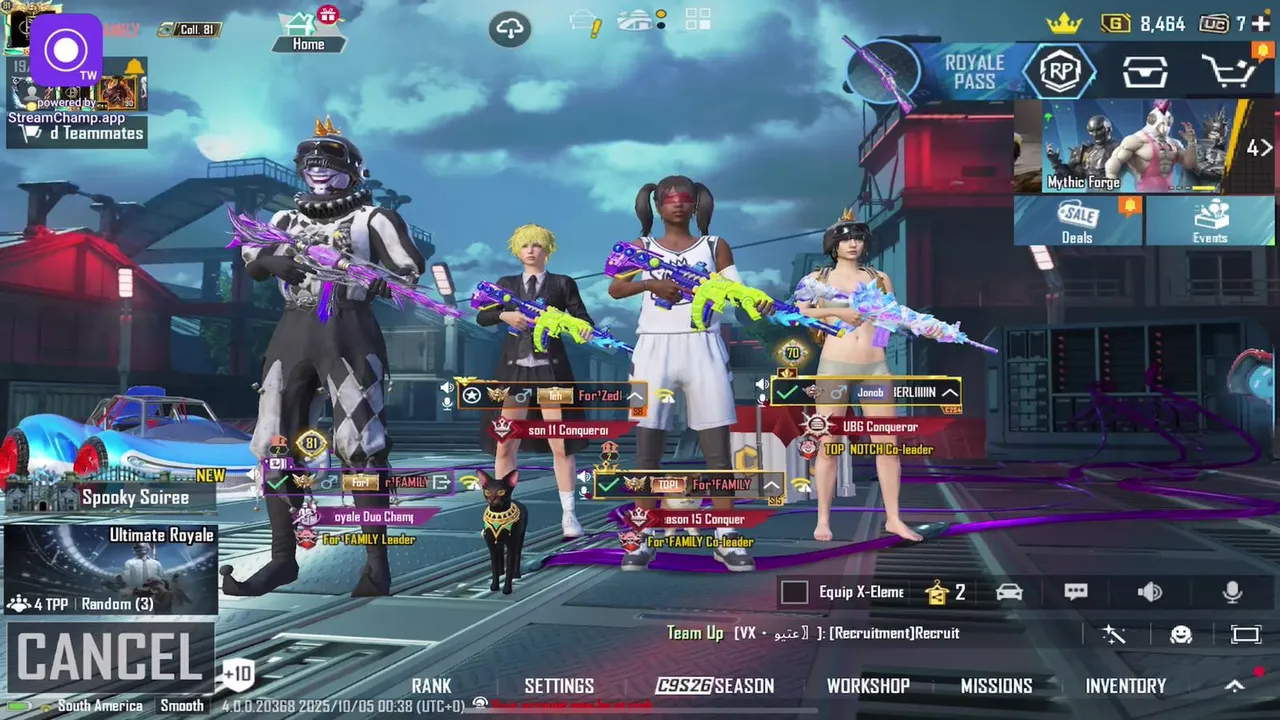Open the WORKSHOP menu

(868, 686)
